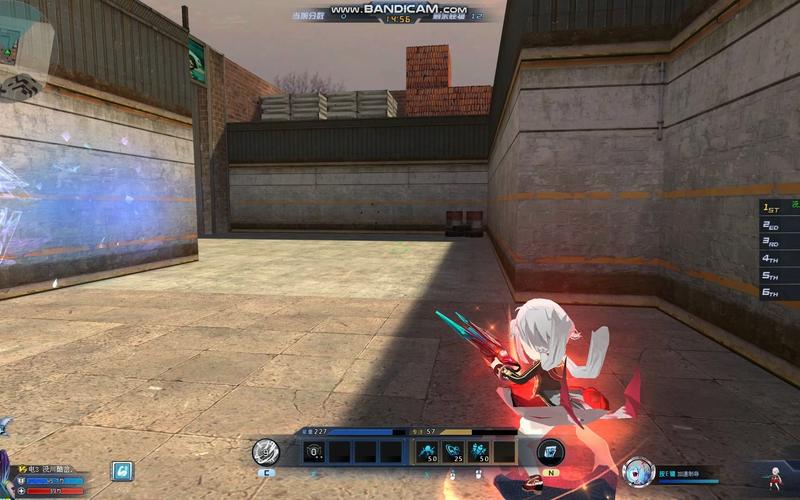Click the round character portrait icon

click(637, 471)
